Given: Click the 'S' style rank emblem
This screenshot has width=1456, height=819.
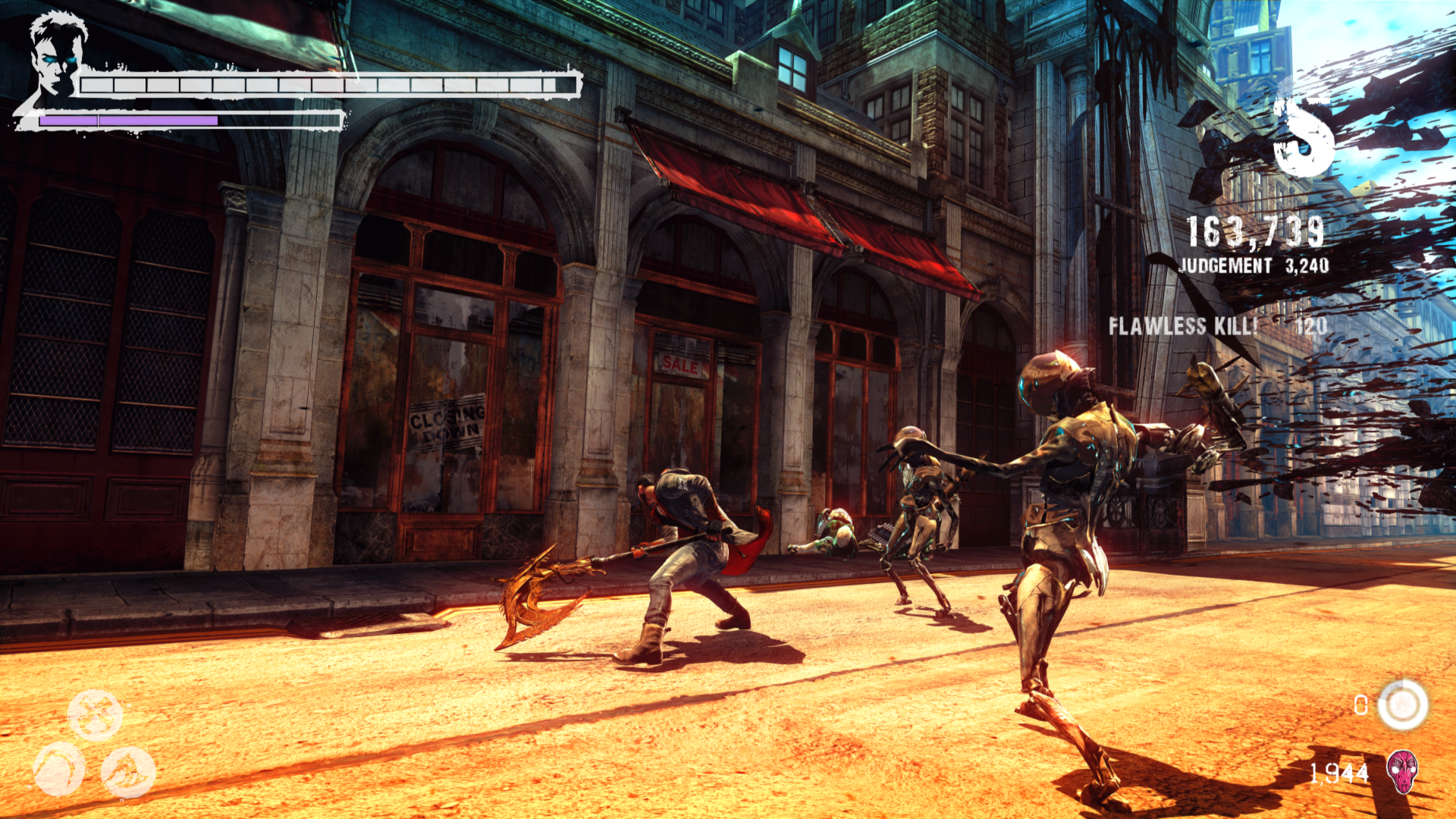Looking at the screenshot, I should pyautogui.click(x=1304, y=136).
